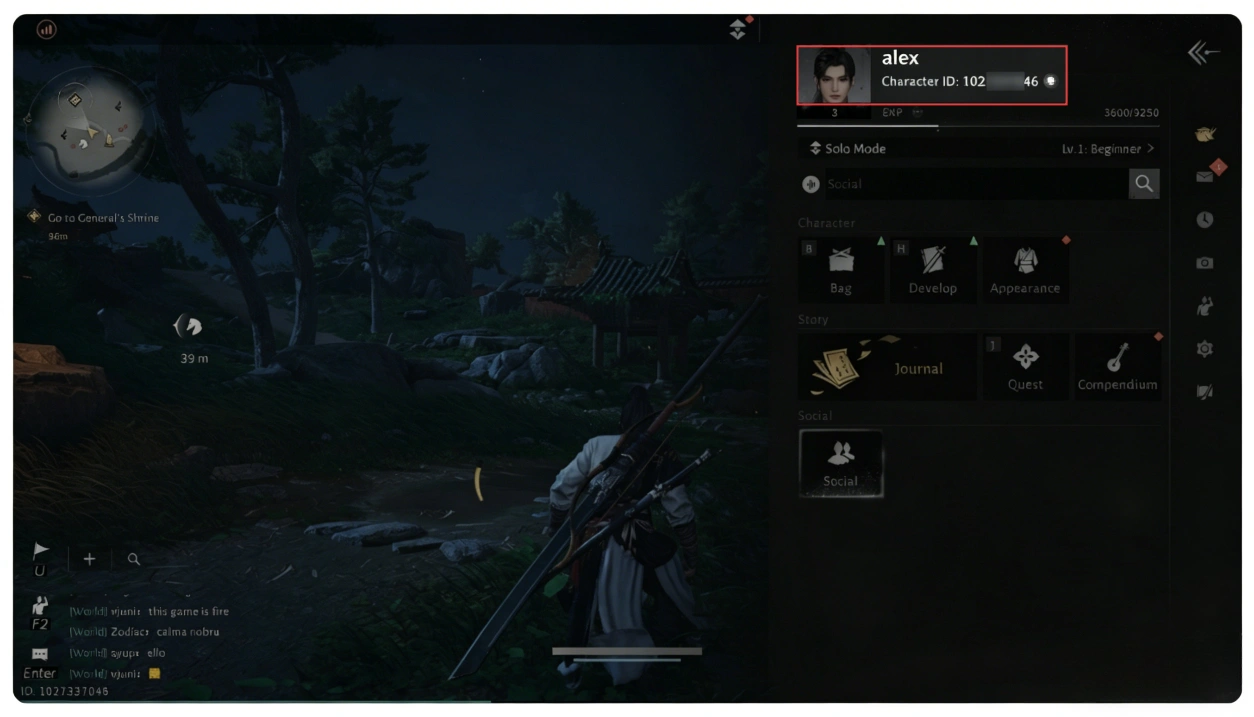
Task: Open the Quest menu tile
Action: point(1025,367)
